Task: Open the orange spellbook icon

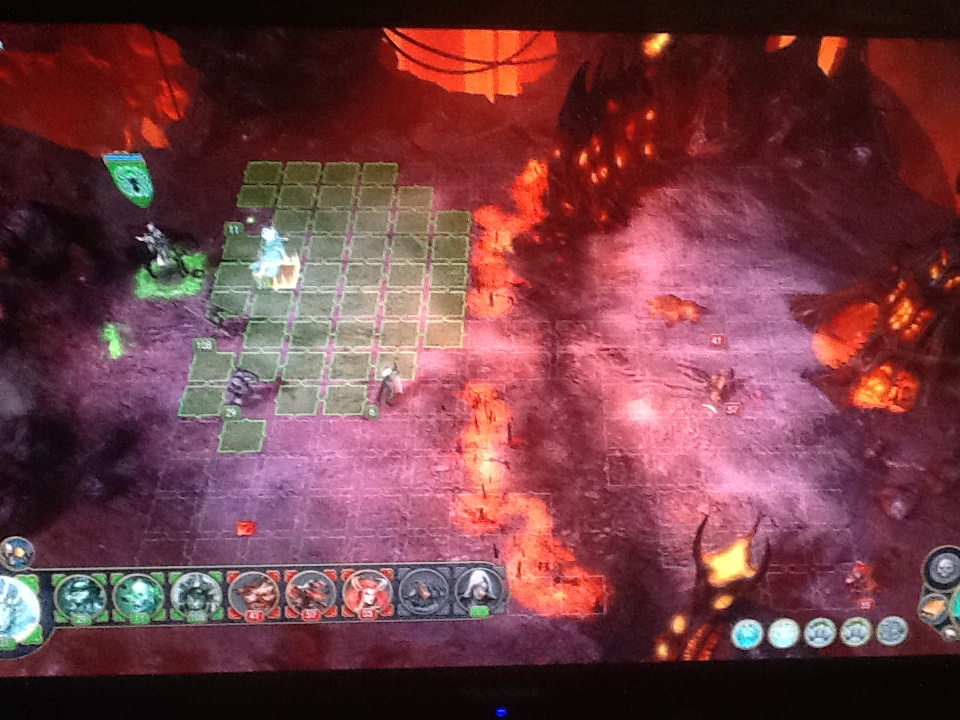Action: 931,607
